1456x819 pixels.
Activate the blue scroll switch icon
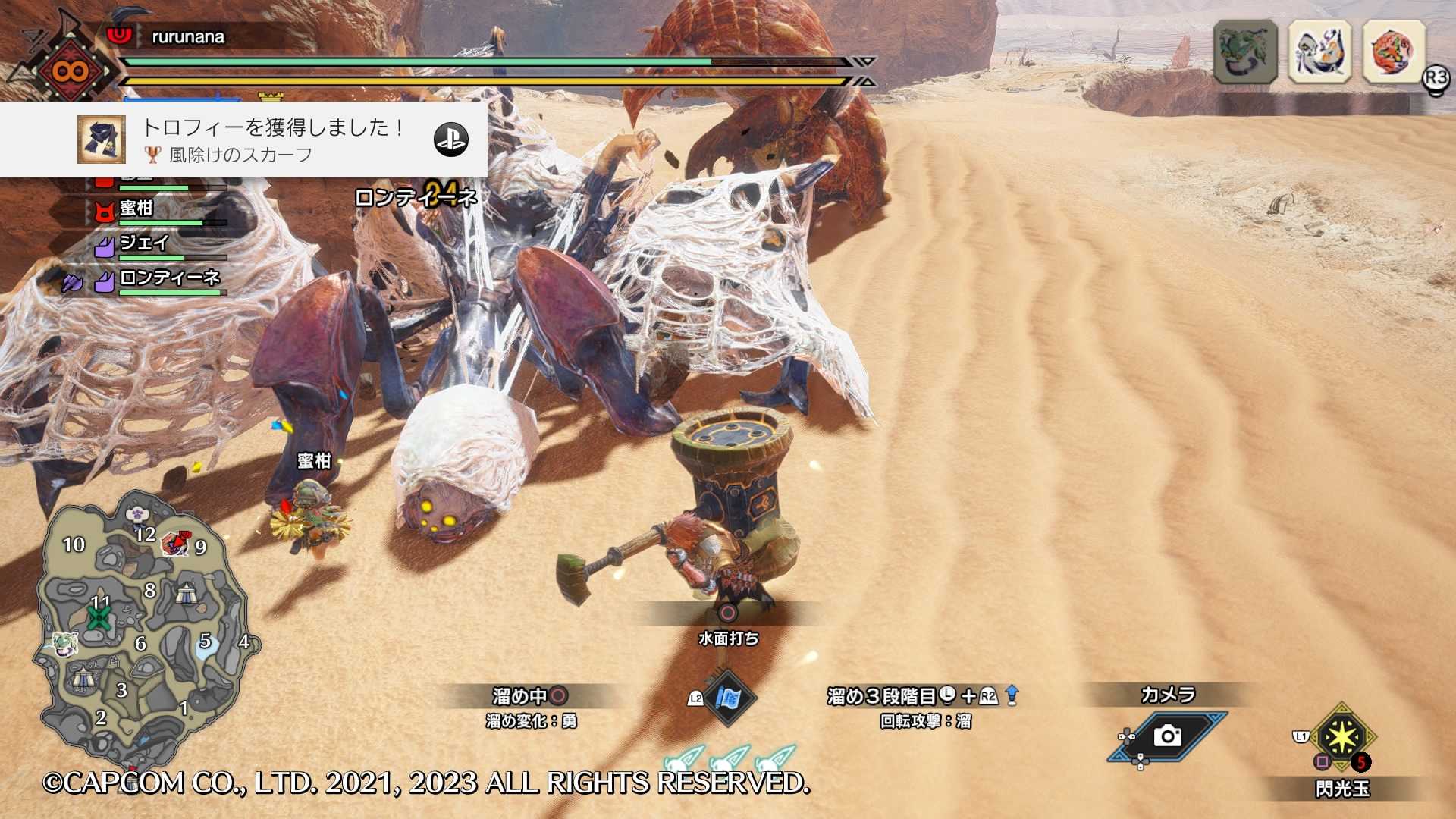tap(729, 698)
